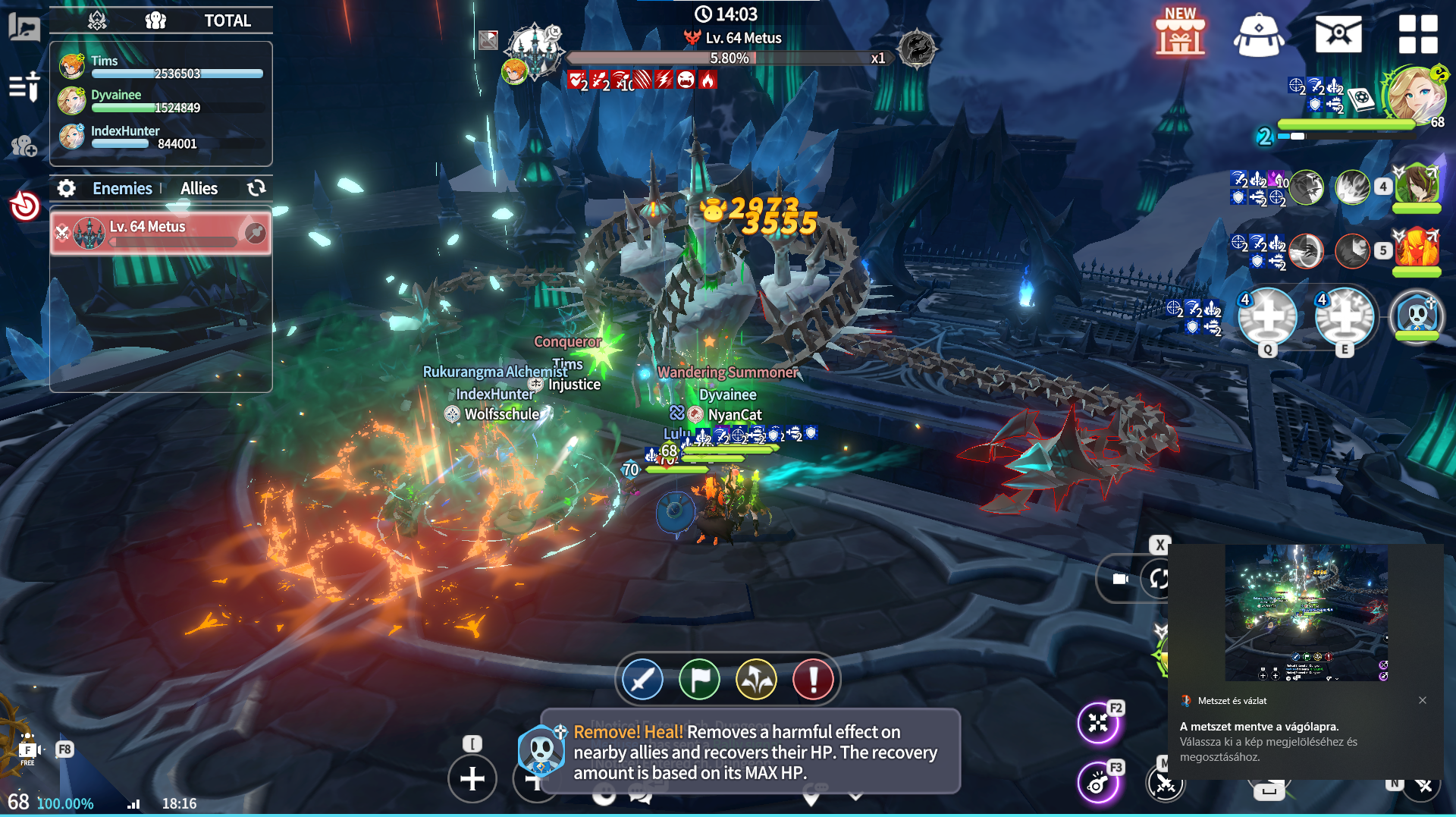Activate the Q monster skill
This screenshot has height=817, width=1456.
[1267, 317]
